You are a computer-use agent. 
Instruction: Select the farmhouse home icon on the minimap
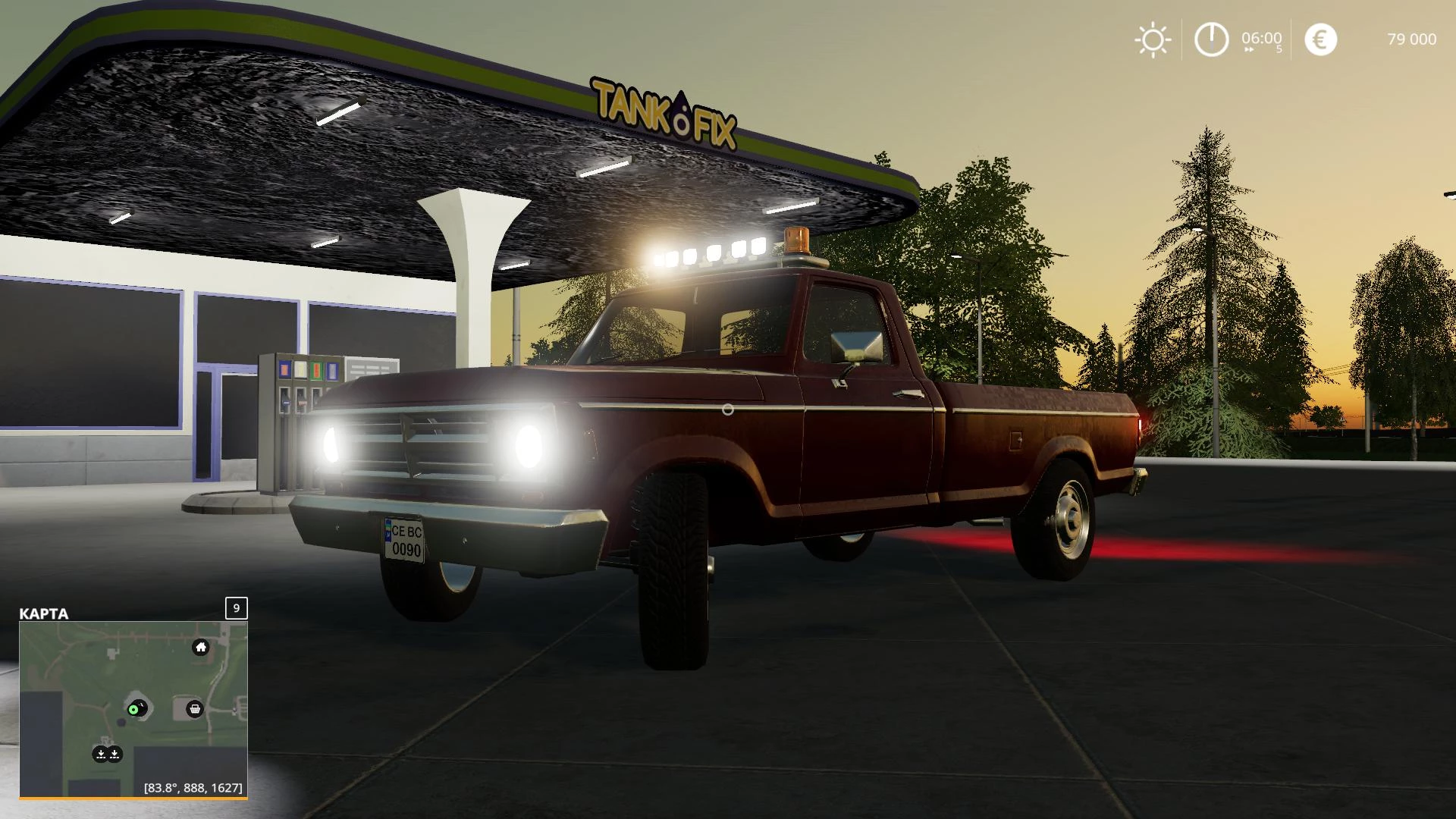200,647
